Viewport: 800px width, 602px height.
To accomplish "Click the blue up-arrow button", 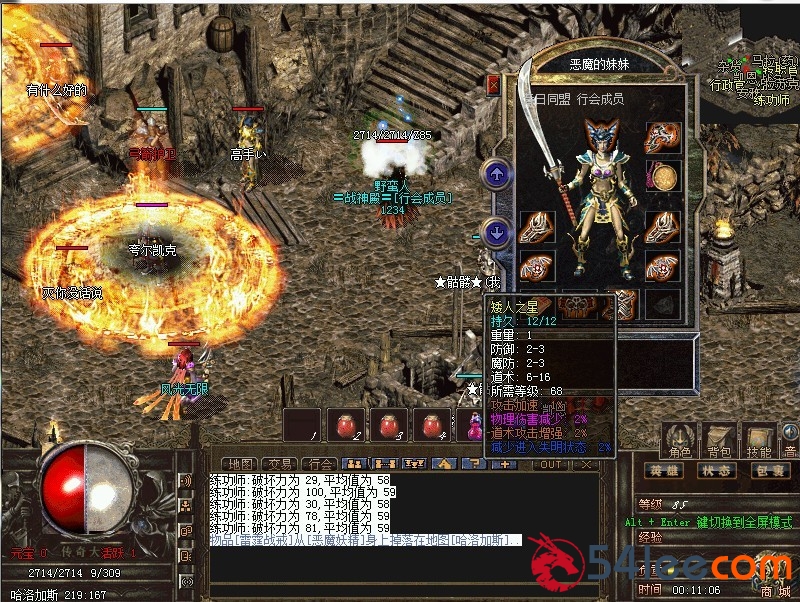I will 496,173.
